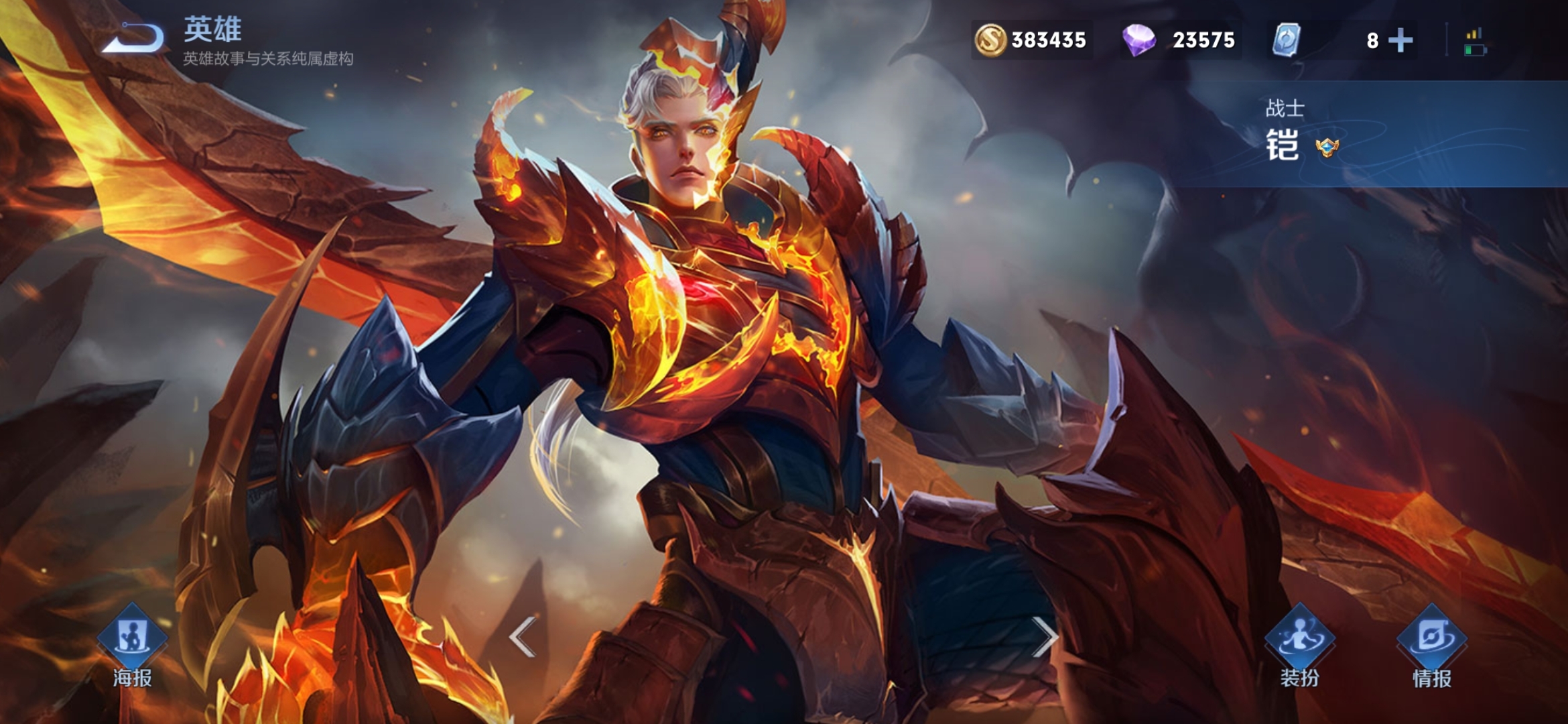Open the 装扮 skins menu

[1299, 644]
